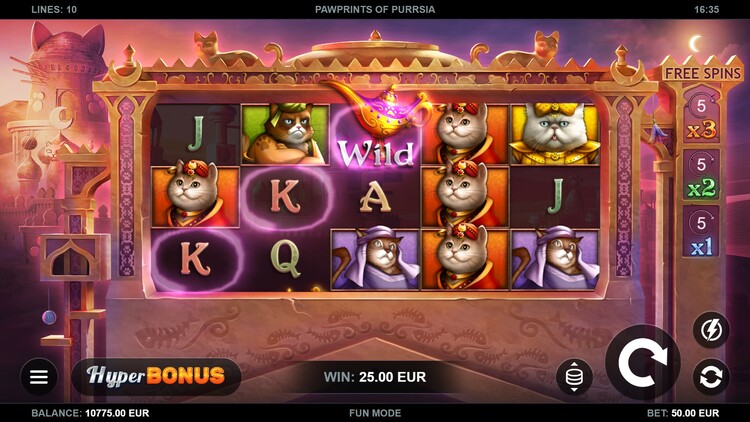750x422 pixels.
Task: Open the hamburger menu
Action: [39, 377]
